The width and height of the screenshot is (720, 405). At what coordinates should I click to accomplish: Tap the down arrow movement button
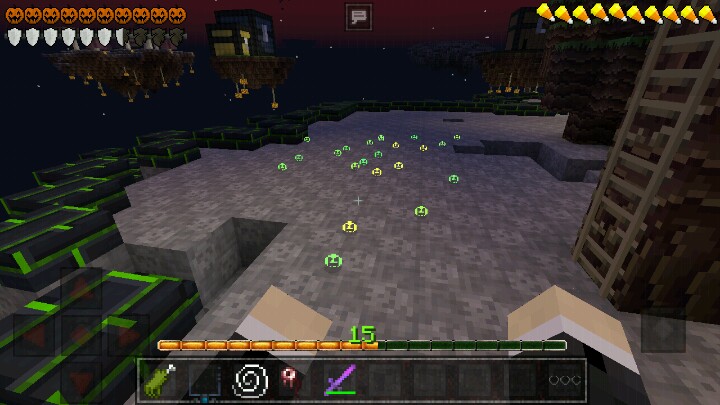click(82, 382)
